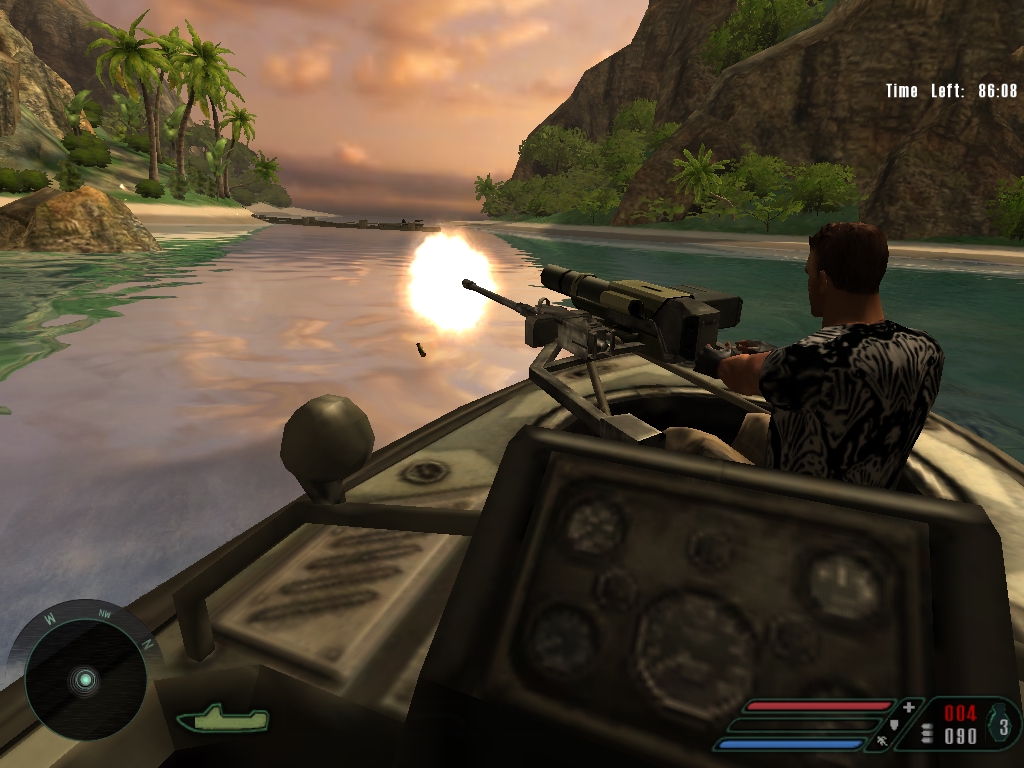This screenshot has height=768, width=1024.
Task: Click the grenade count icon
Action: click(x=1004, y=725)
